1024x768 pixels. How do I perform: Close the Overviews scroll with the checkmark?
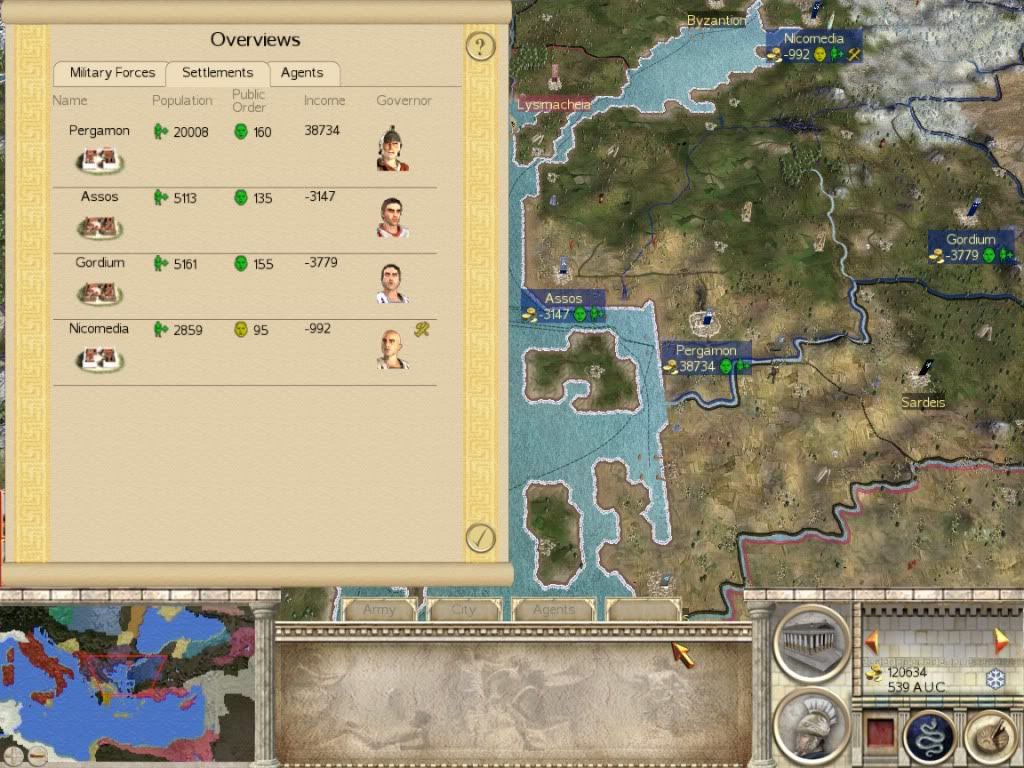[x=481, y=538]
